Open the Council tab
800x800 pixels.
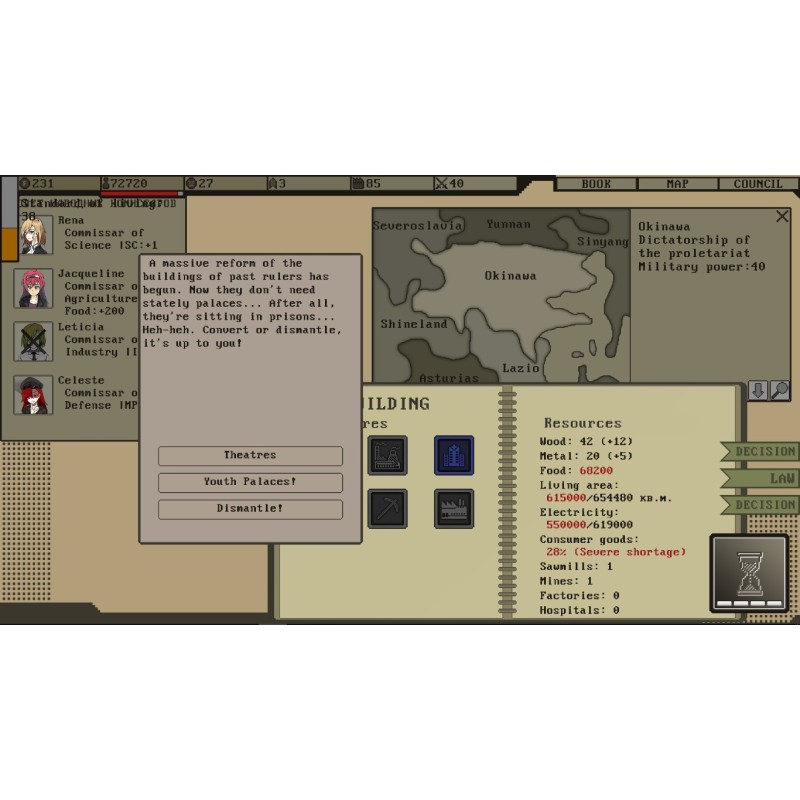[758, 184]
